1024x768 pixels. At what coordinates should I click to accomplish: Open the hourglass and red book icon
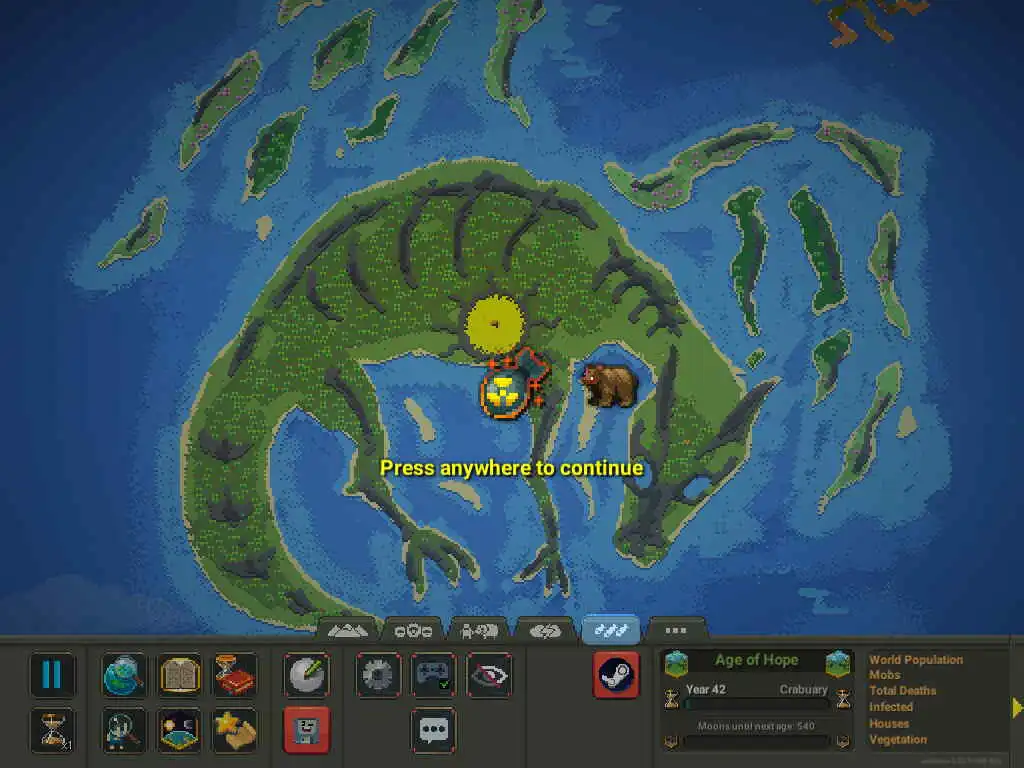[x=235, y=675]
